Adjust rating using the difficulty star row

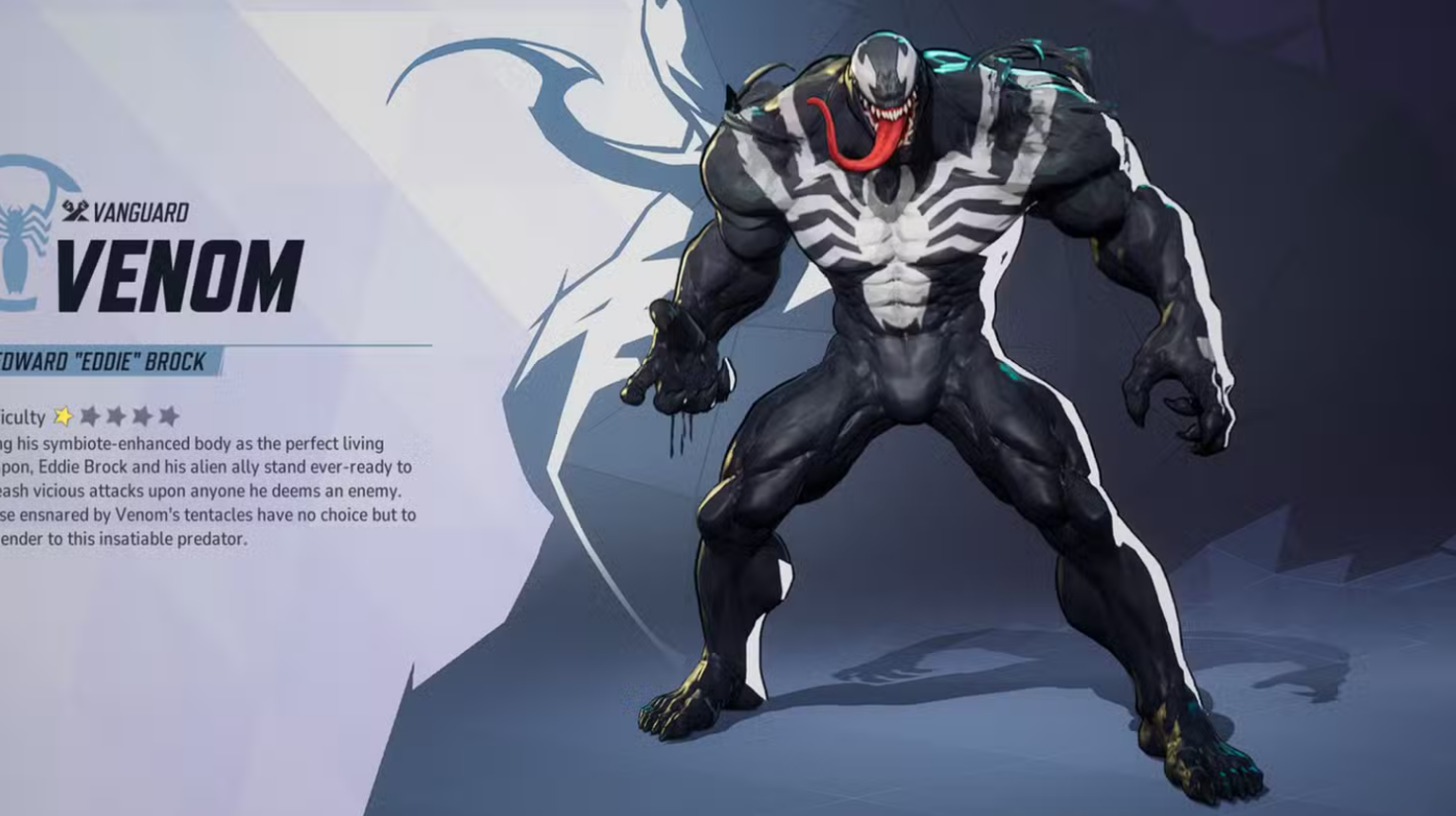click(x=117, y=414)
